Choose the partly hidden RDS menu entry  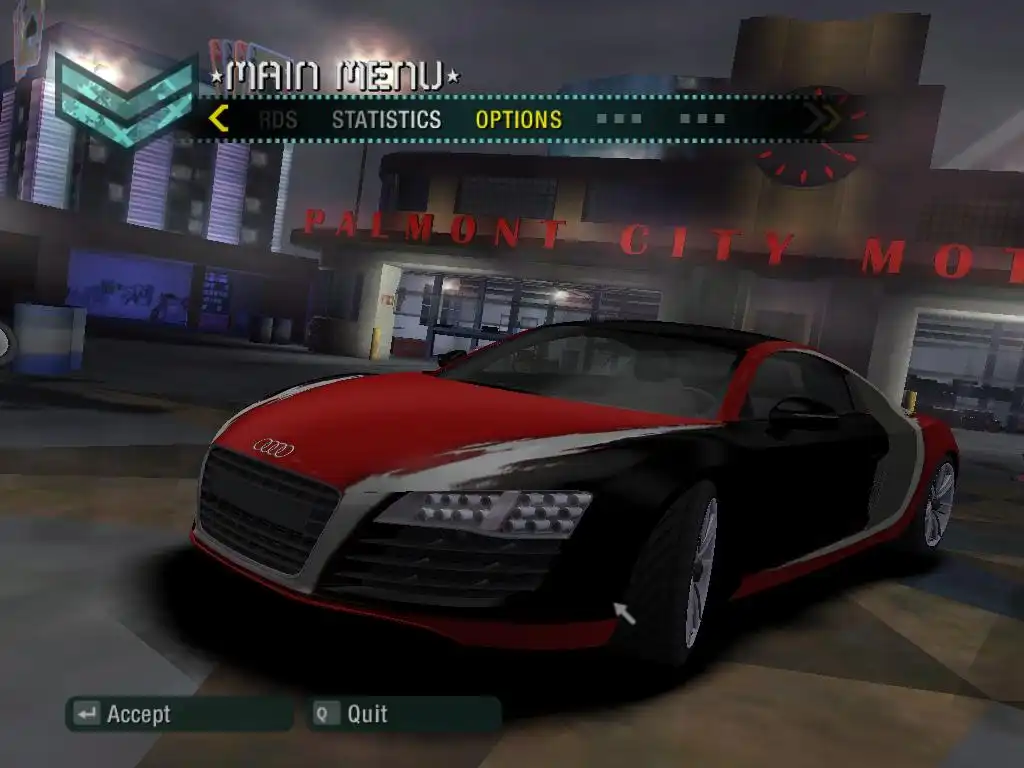click(277, 120)
